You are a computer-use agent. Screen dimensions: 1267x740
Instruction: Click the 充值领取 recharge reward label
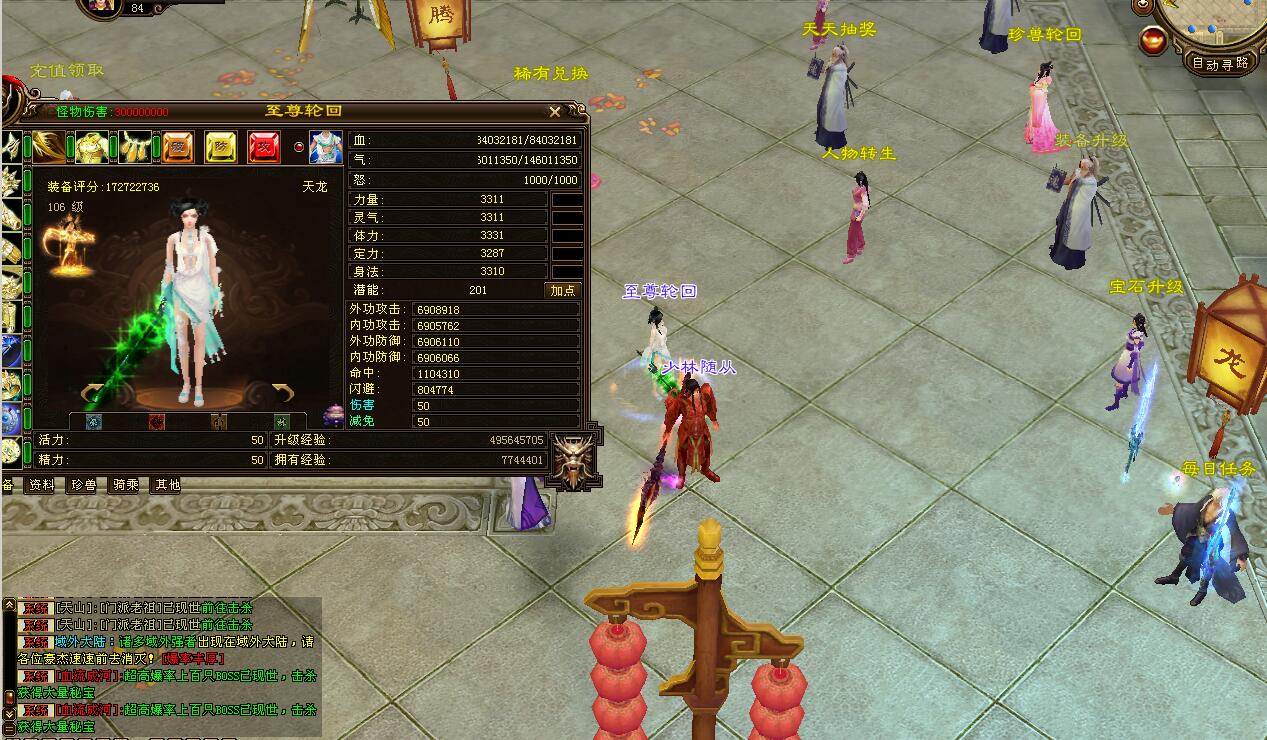67,71
